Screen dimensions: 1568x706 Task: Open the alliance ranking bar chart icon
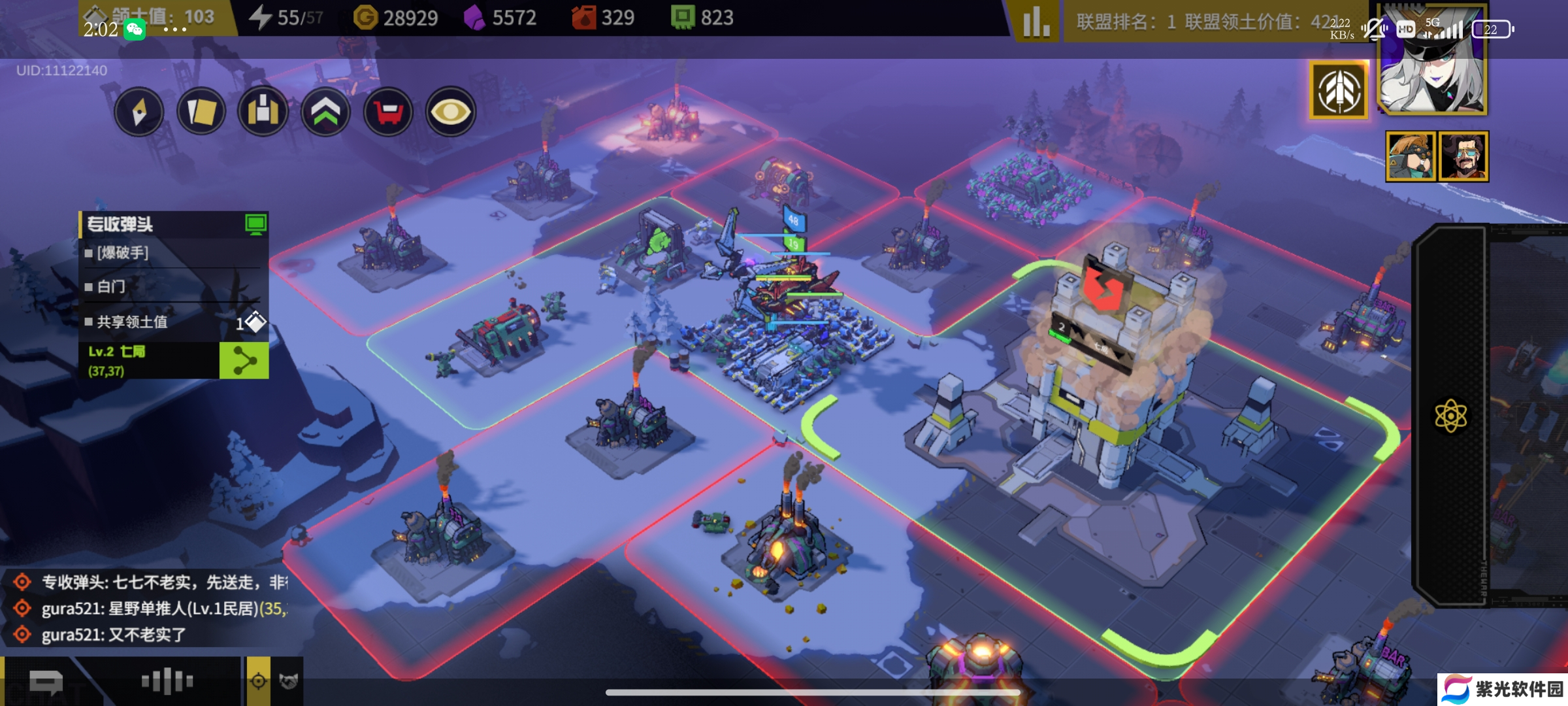[x=1036, y=22]
